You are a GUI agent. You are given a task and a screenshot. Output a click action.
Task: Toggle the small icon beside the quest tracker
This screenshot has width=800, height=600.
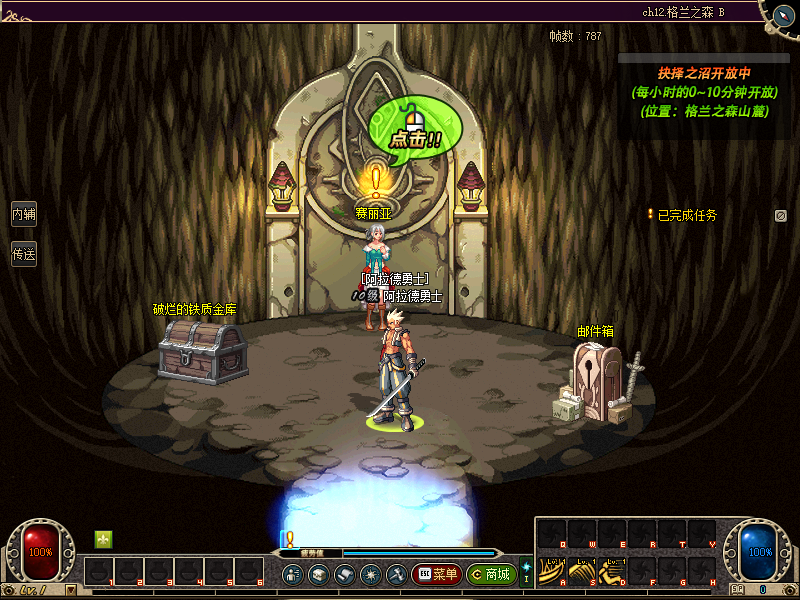point(780,215)
